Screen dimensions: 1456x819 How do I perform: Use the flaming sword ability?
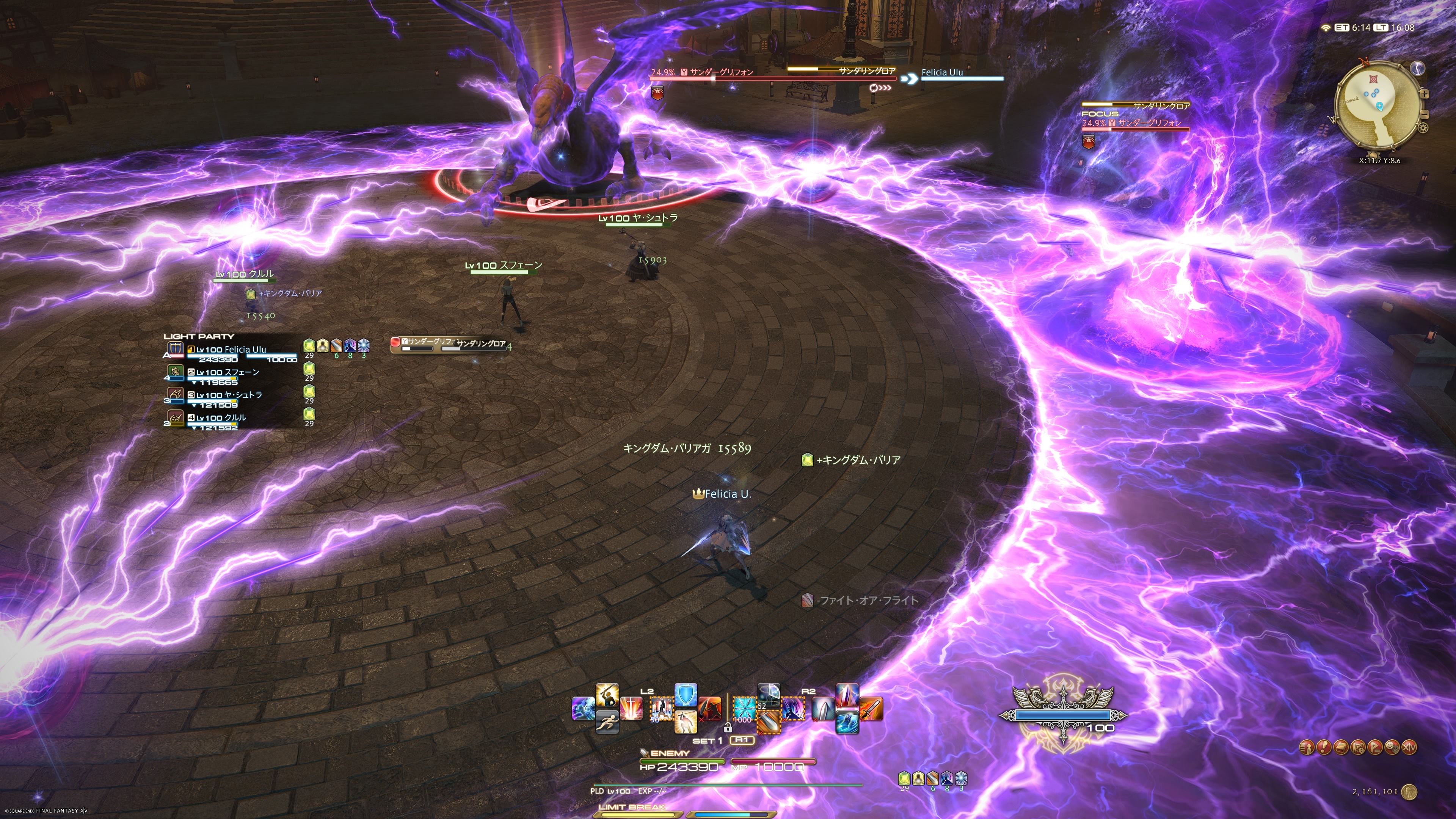coord(871,709)
